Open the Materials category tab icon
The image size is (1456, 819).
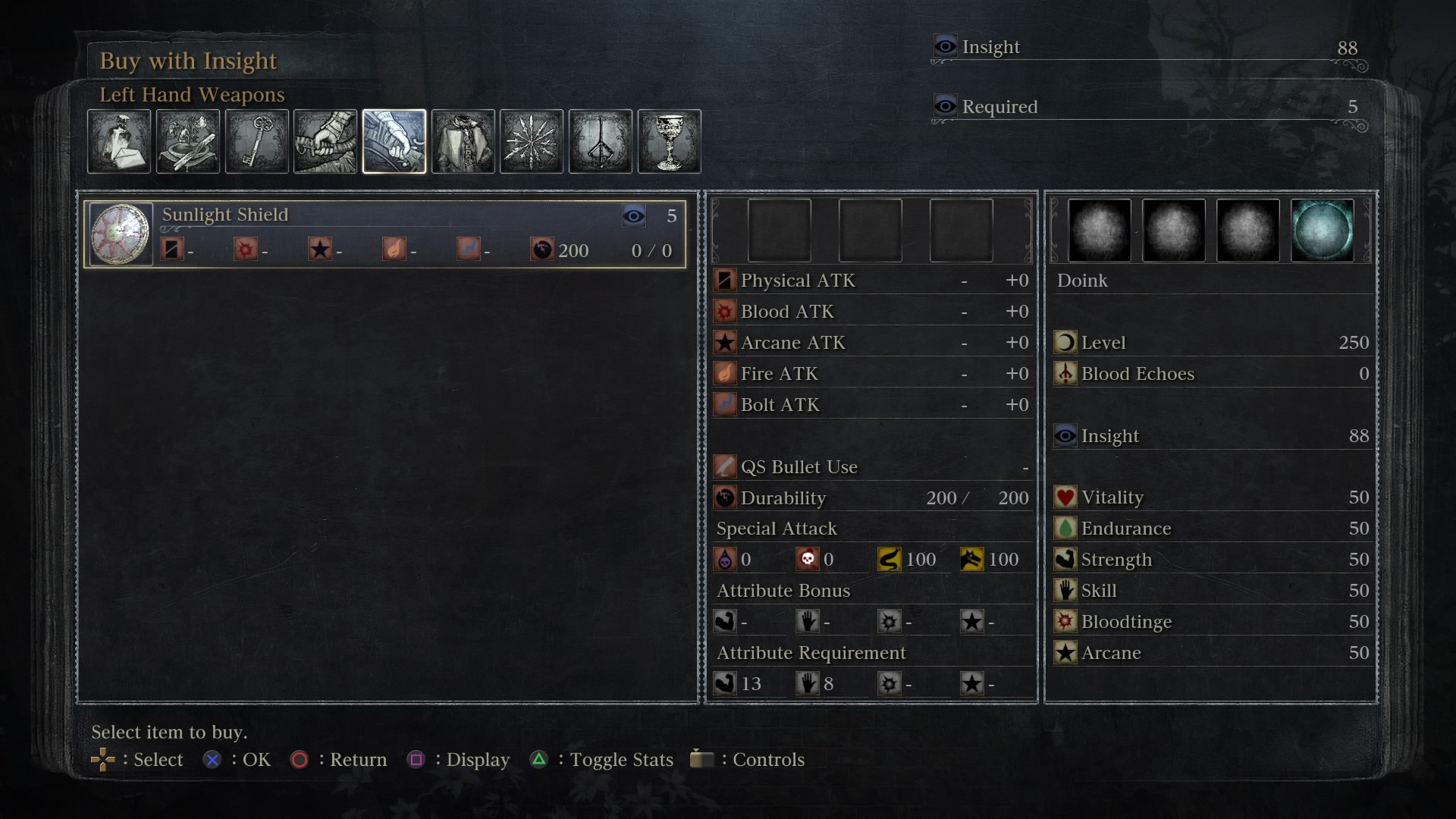pos(187,141)
